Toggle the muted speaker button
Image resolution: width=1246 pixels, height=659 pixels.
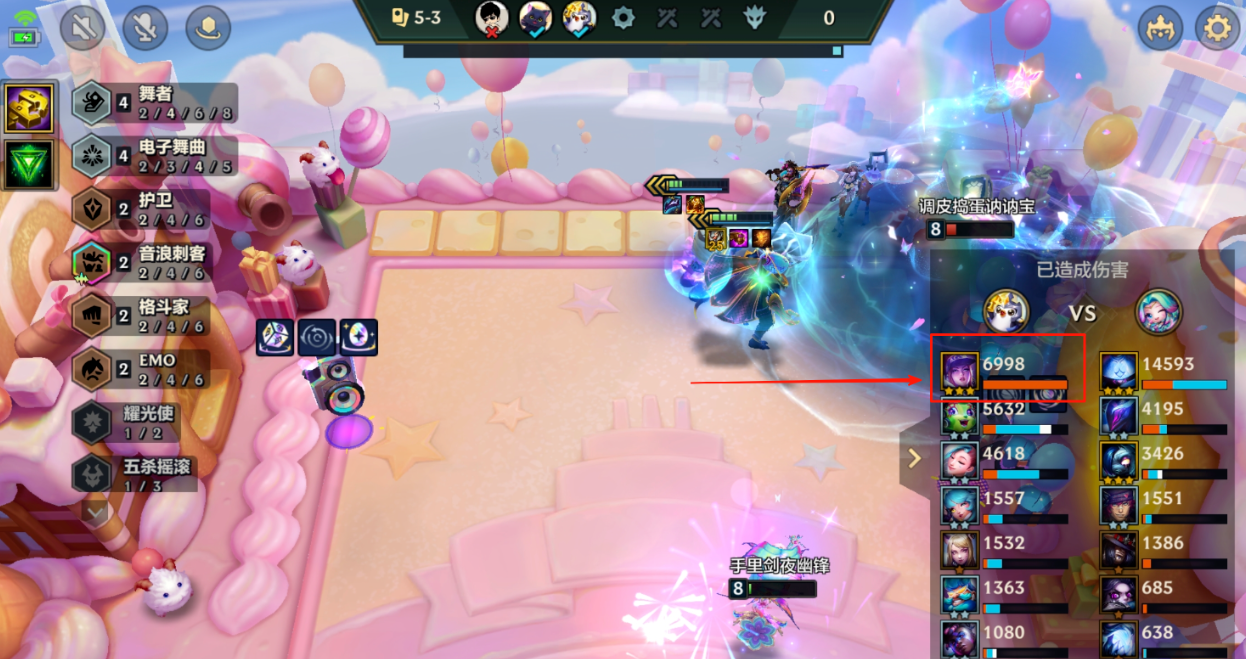(x=82, y=28)
